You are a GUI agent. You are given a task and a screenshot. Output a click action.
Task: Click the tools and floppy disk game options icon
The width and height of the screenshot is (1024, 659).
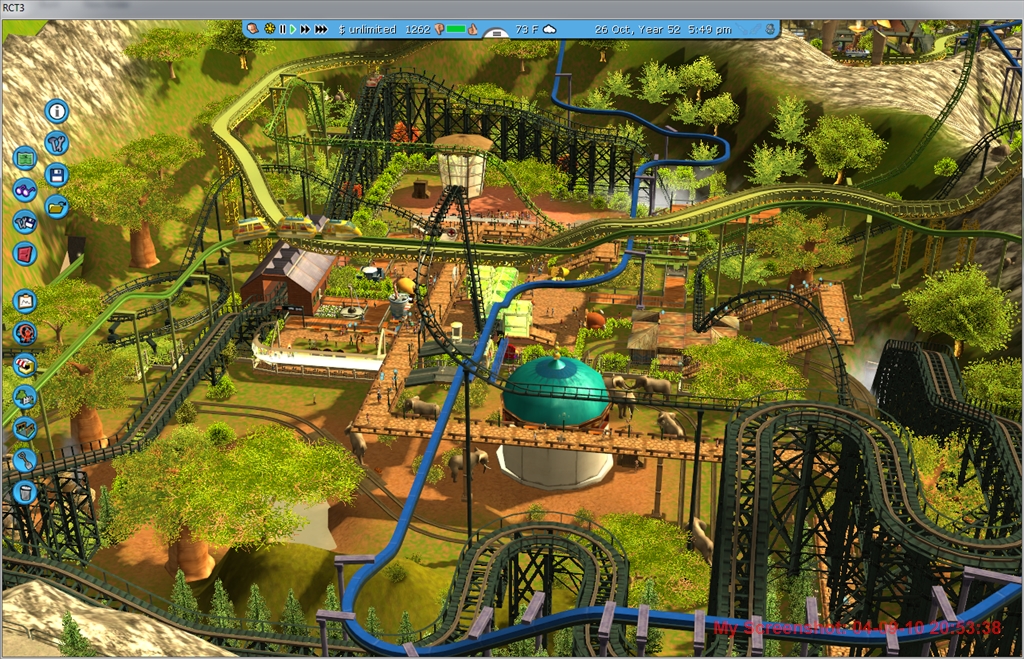pyautogui.click(x=25, y=222)
